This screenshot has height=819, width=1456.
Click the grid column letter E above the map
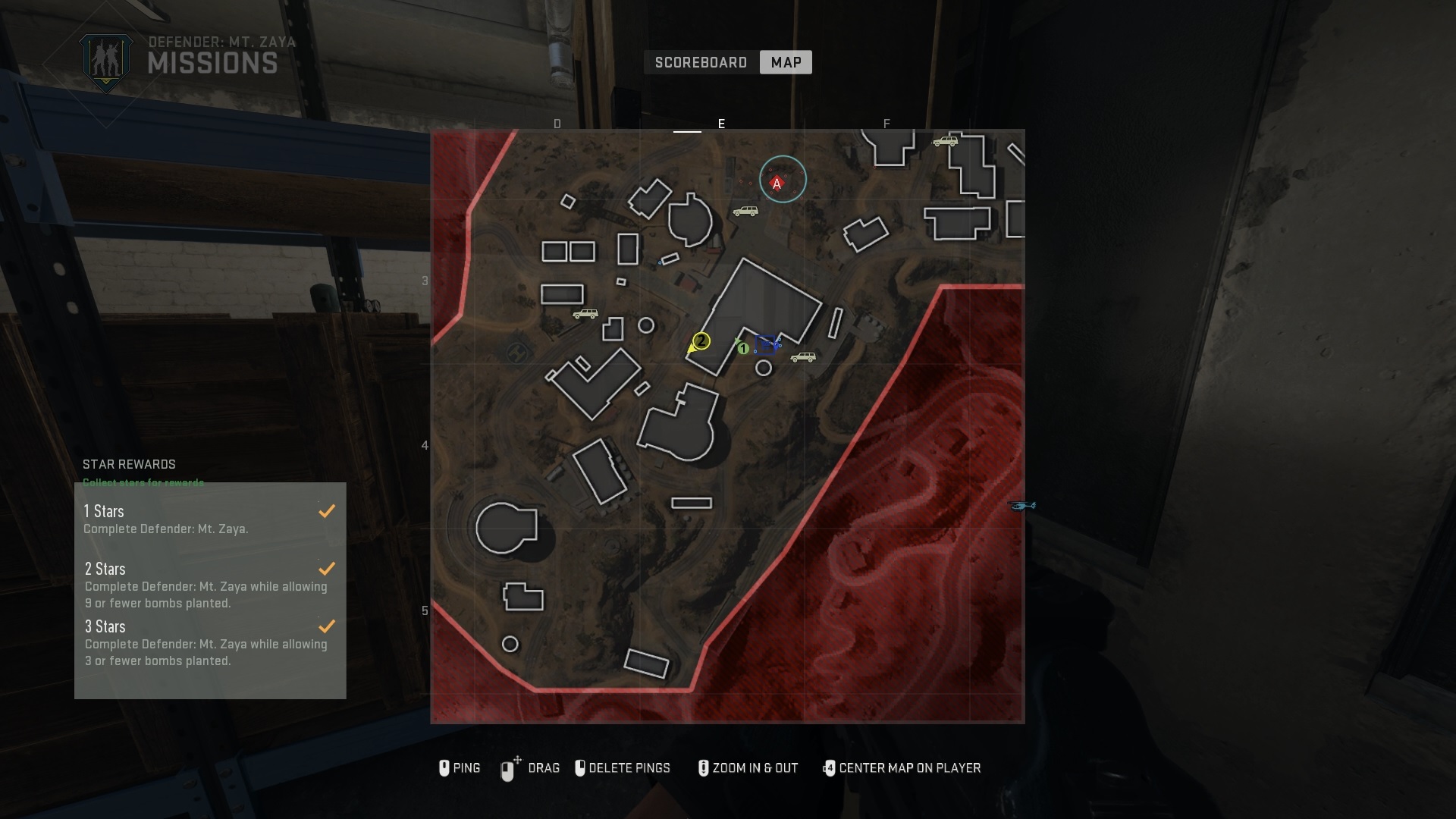[x=721, y=123]
